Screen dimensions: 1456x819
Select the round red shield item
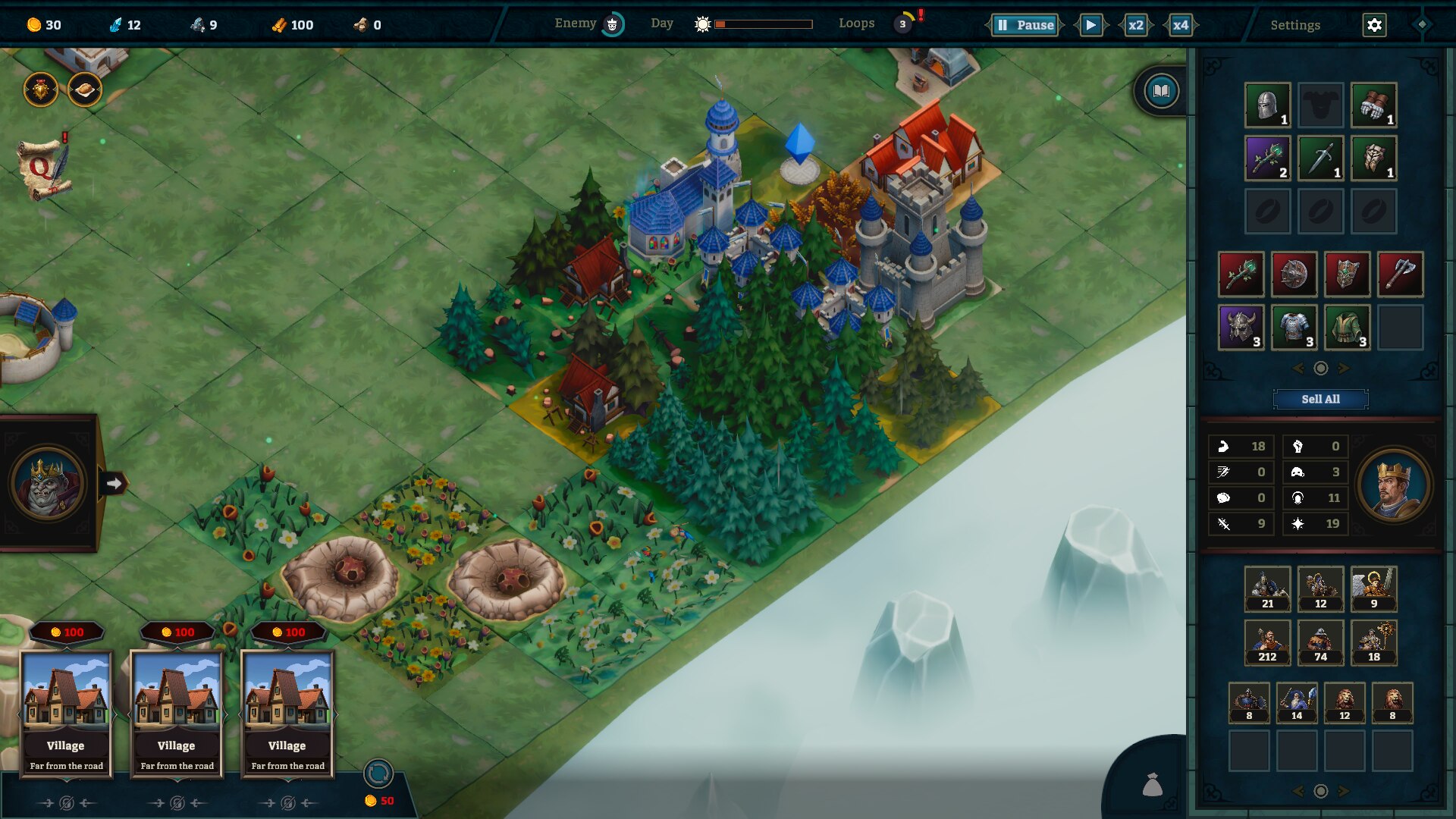[x=1294, y=274]
